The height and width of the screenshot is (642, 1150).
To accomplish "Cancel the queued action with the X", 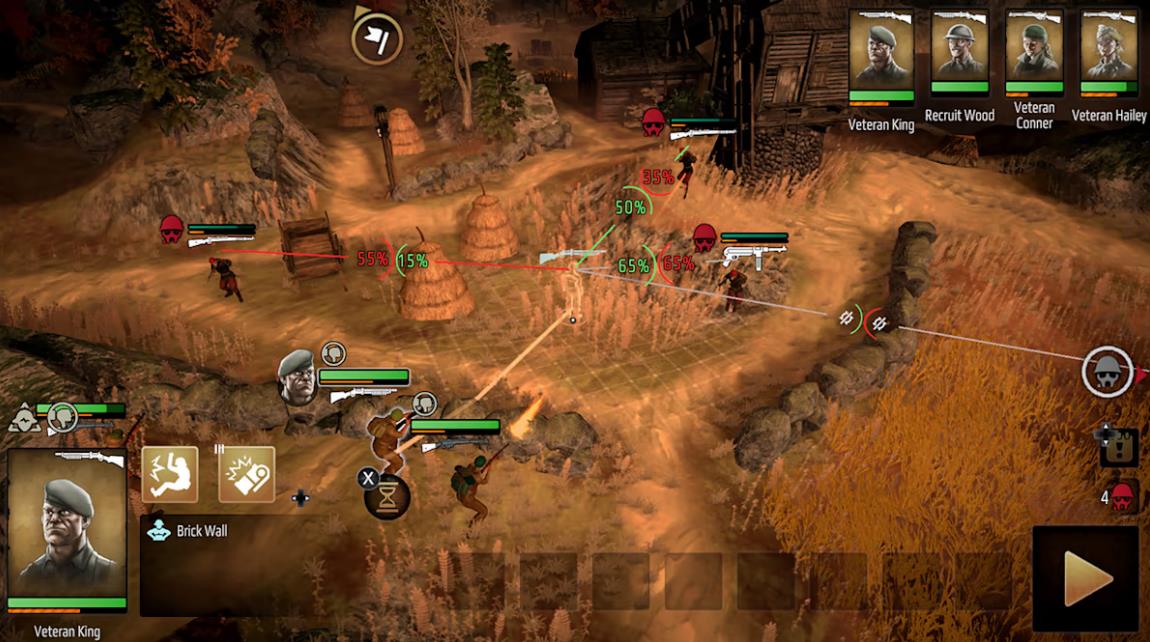I will click(x=366, y=478).
